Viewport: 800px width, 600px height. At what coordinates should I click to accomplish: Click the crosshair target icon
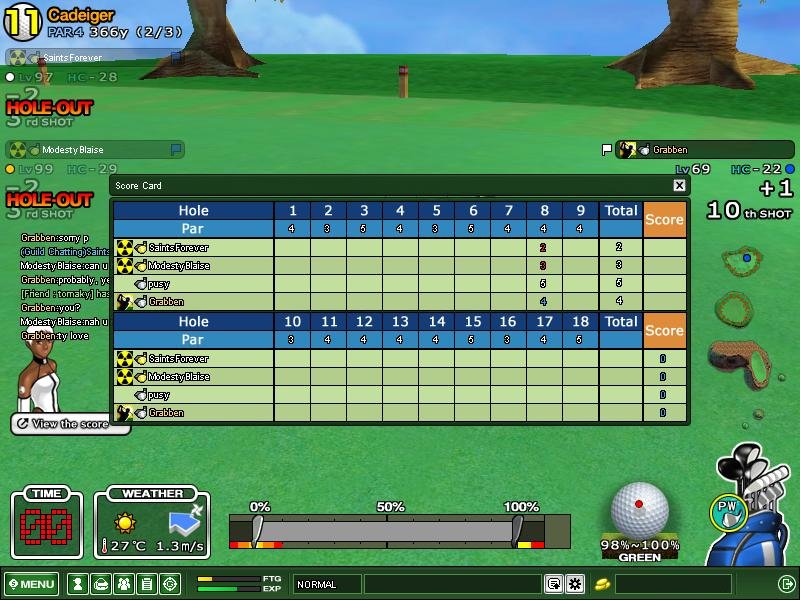[x=170, y=584]
